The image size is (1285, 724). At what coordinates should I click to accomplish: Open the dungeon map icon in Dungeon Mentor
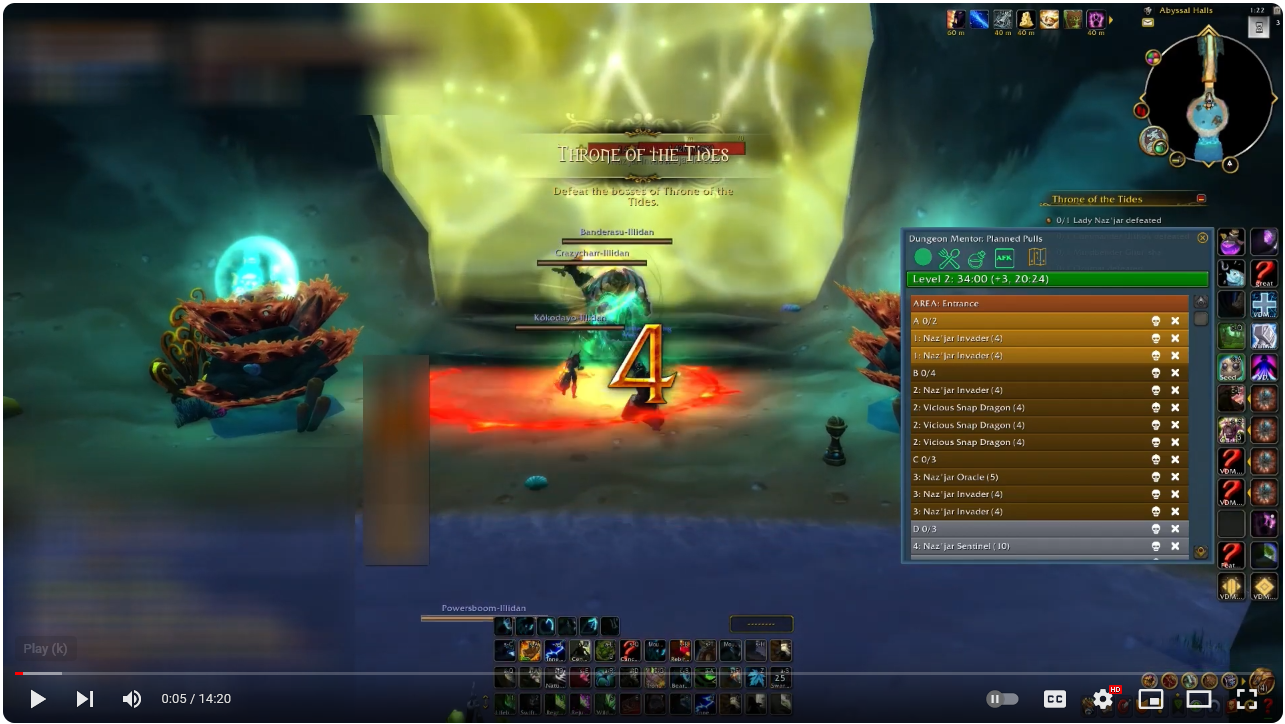tap(1036, 258)
